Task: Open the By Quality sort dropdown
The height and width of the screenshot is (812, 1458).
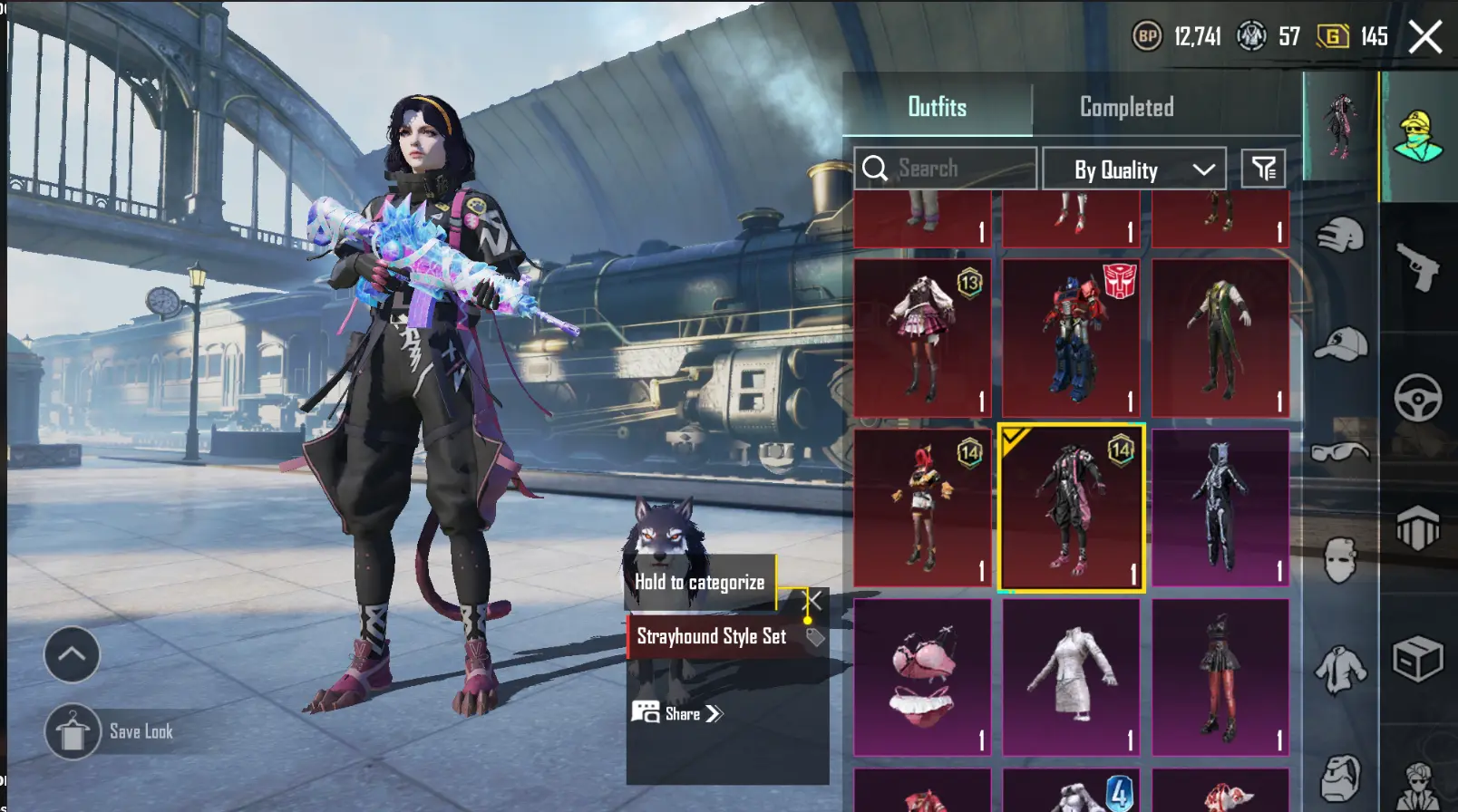Action: pyautogui.click(x=1134, y=169)
